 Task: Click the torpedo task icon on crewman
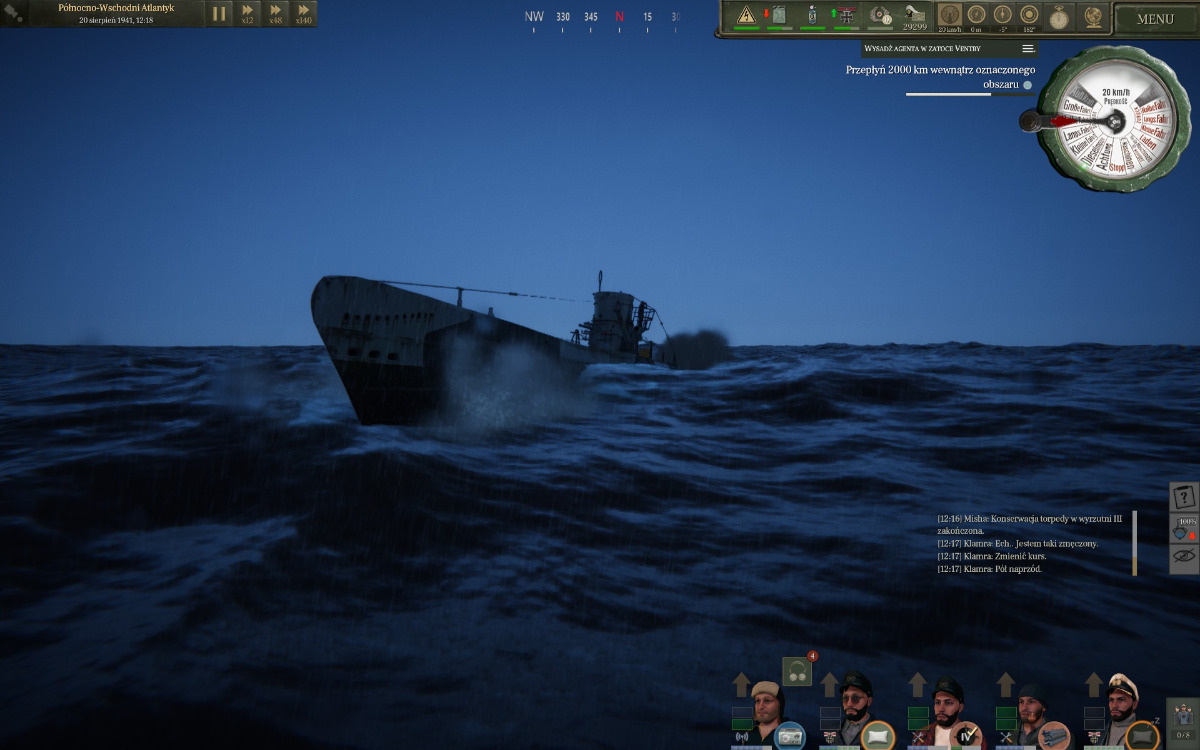point(1053,736)
